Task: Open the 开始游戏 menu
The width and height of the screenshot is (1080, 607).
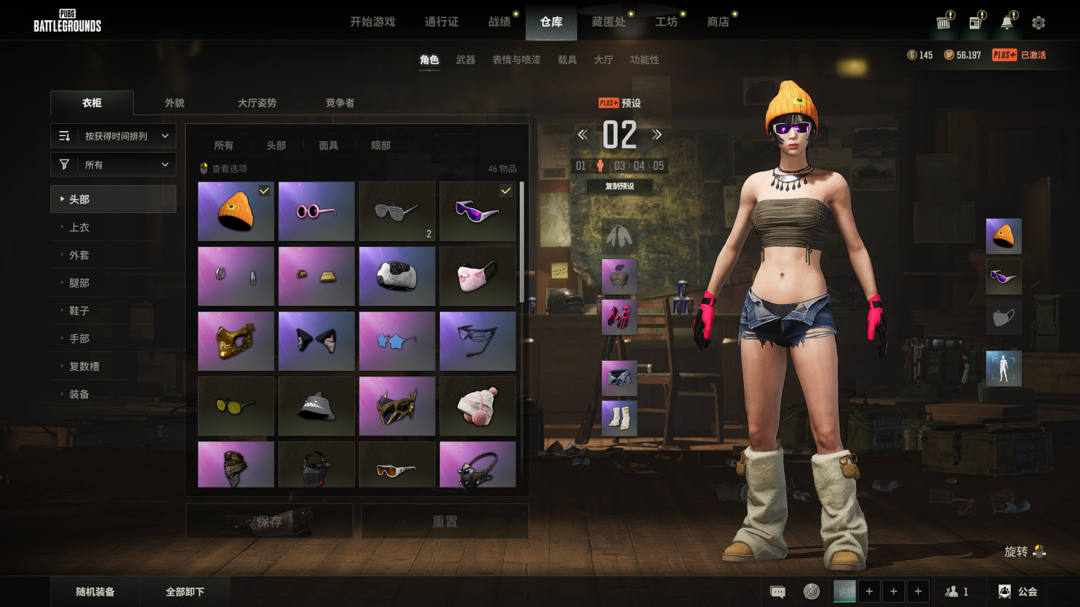Action: pos(372,22)
